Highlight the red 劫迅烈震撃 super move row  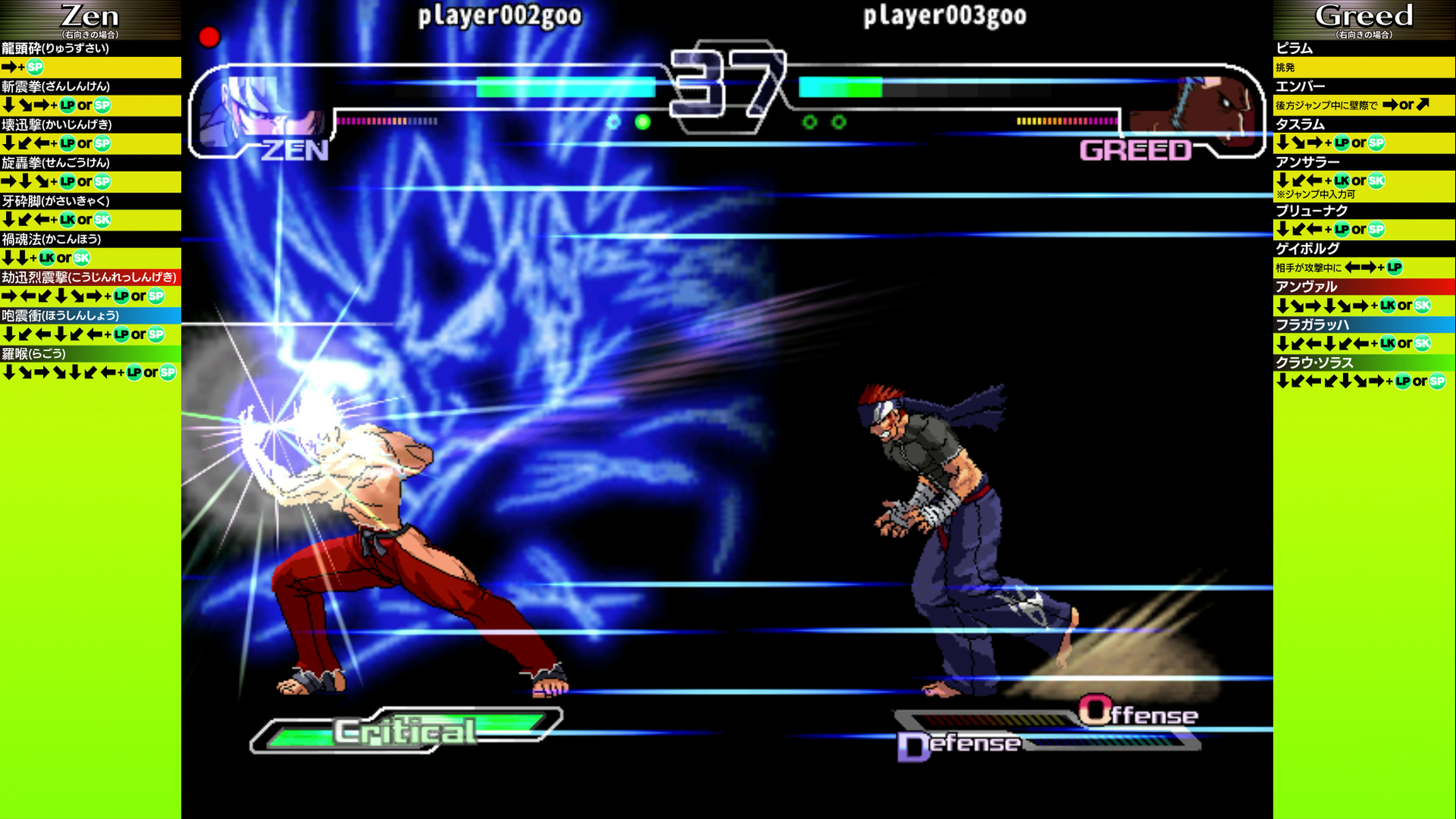[89, 278]
